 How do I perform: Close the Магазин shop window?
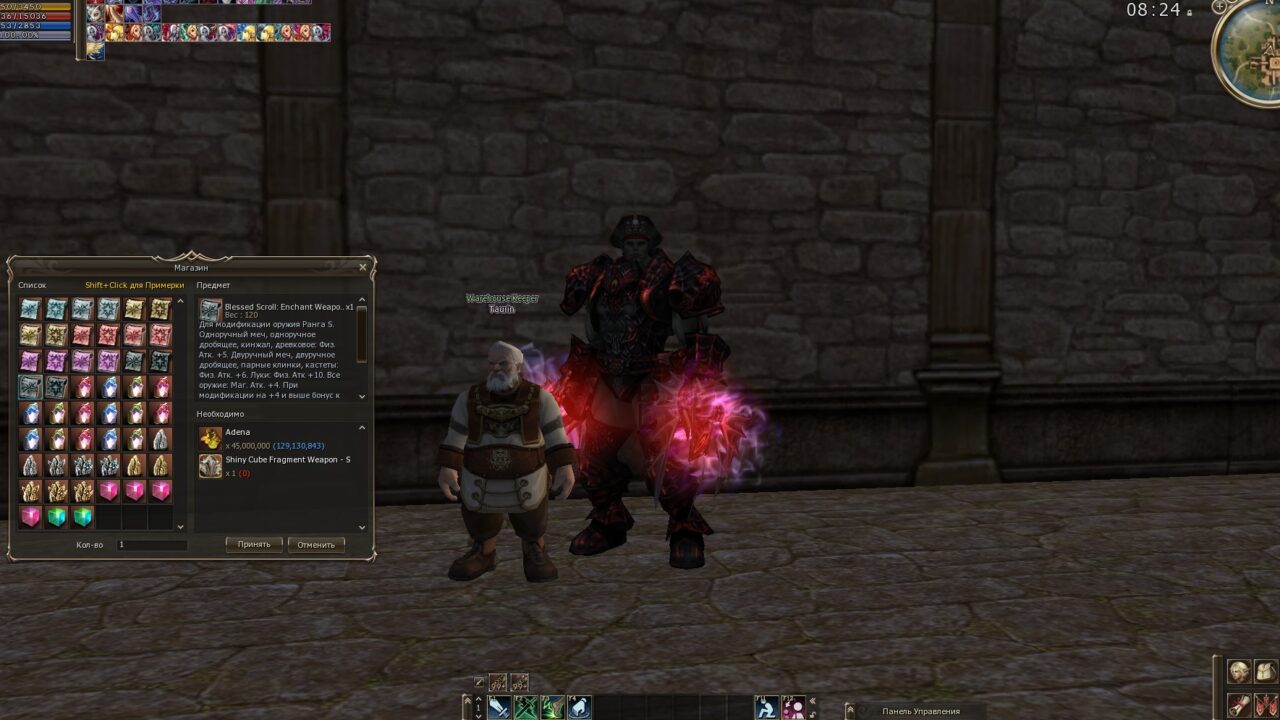point(363,267)
